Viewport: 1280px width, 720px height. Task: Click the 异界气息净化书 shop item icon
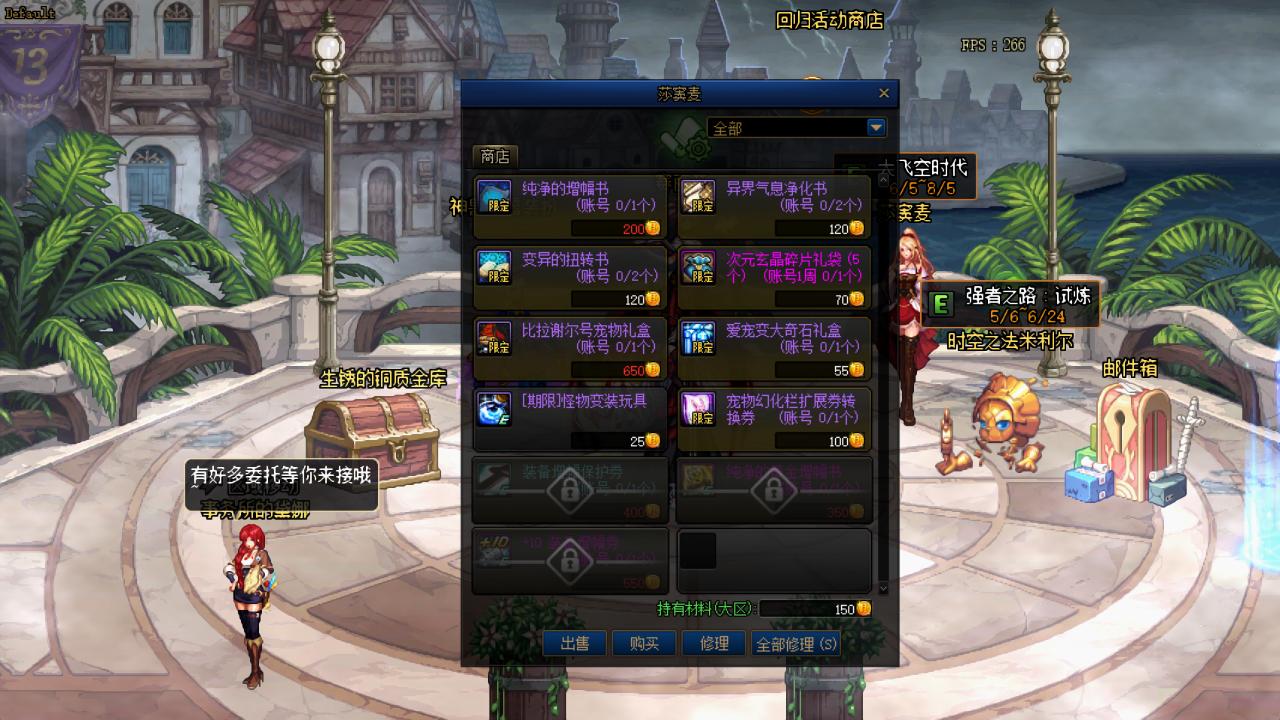click(x=699, y=198)
